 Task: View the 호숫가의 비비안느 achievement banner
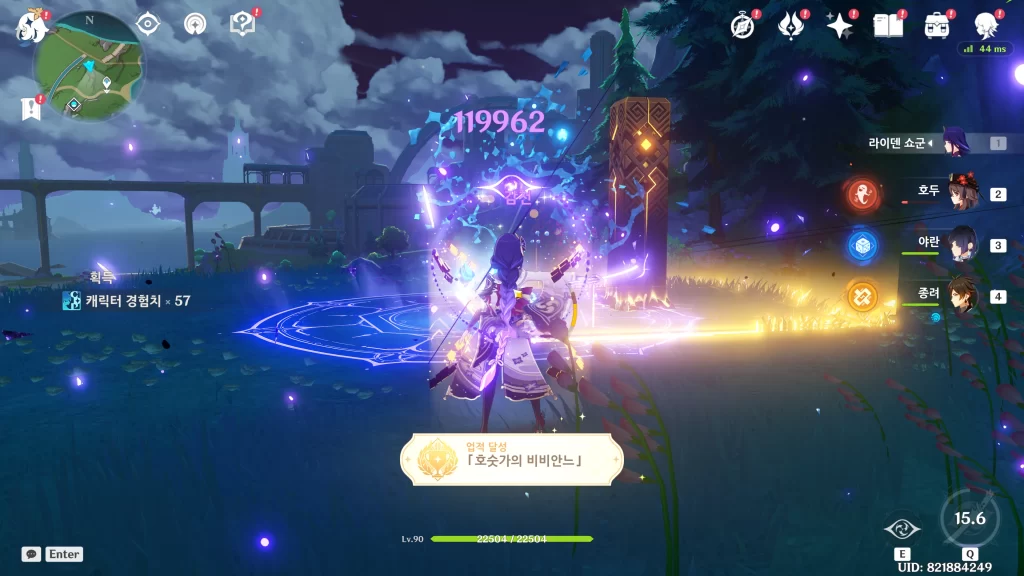click(512, 460)
